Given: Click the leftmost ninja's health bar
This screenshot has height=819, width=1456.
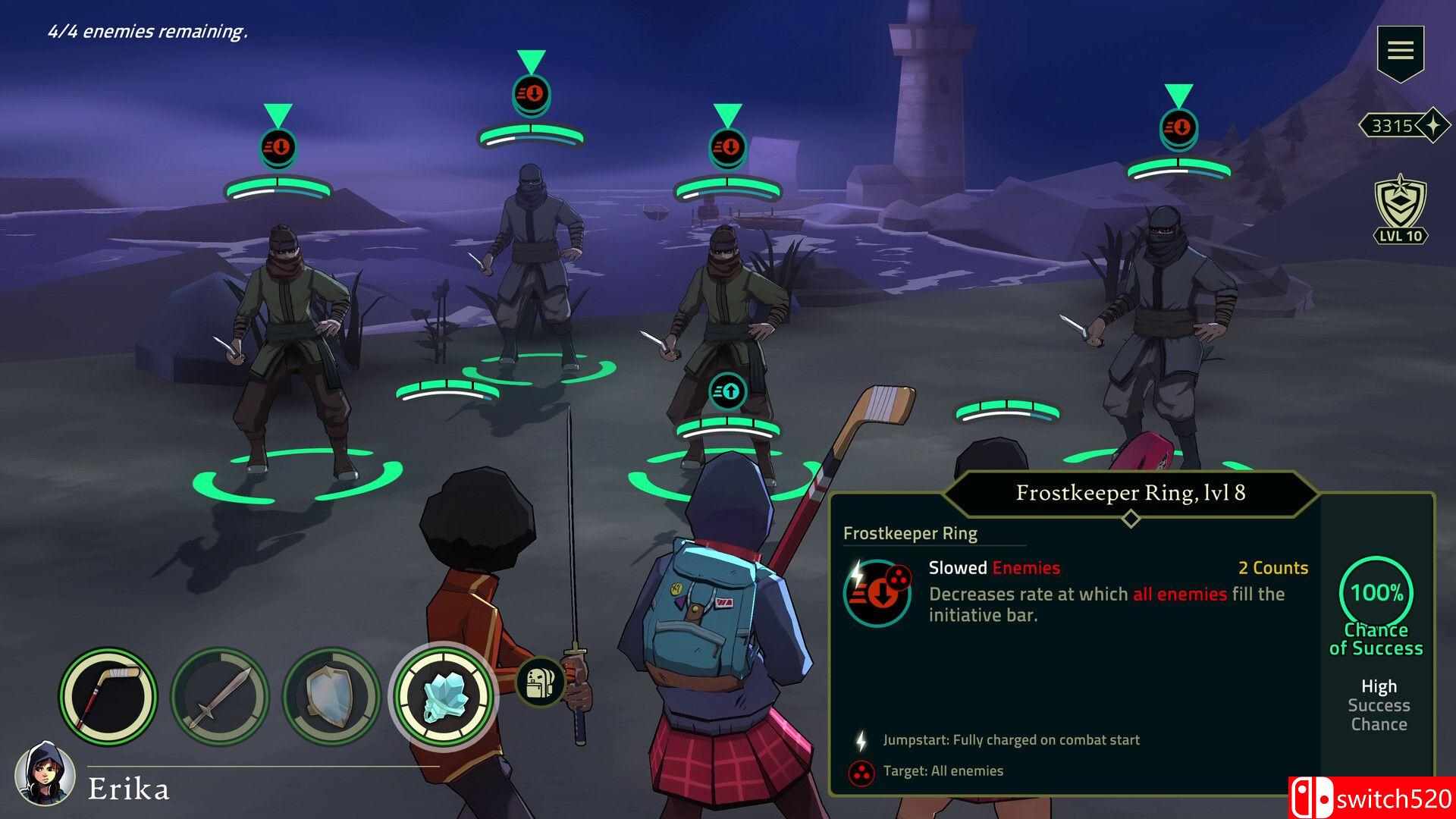Looking at the screenshot, I should (x=278, y=187).
